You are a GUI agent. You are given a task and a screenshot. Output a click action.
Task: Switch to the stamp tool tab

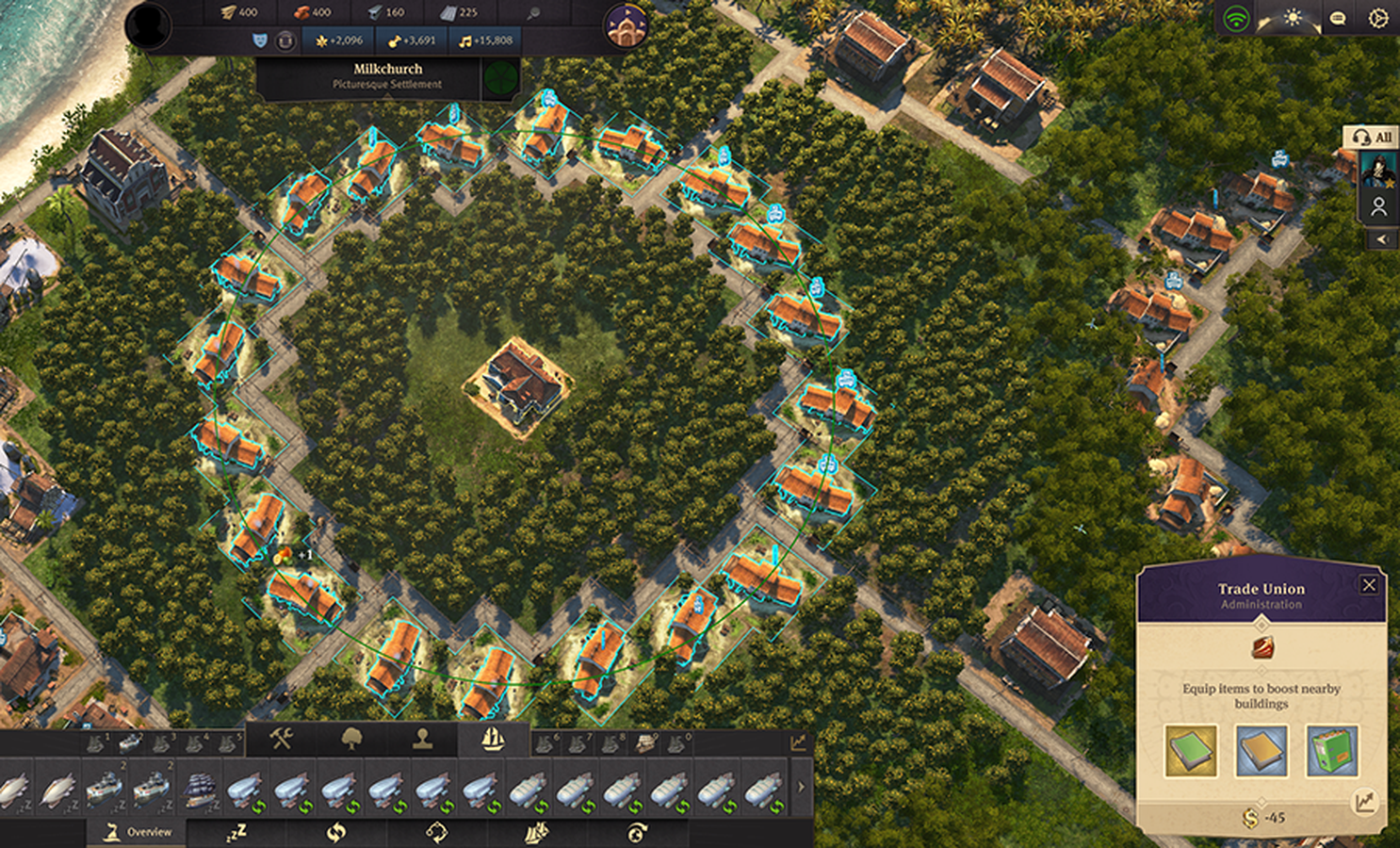[422, 740]
